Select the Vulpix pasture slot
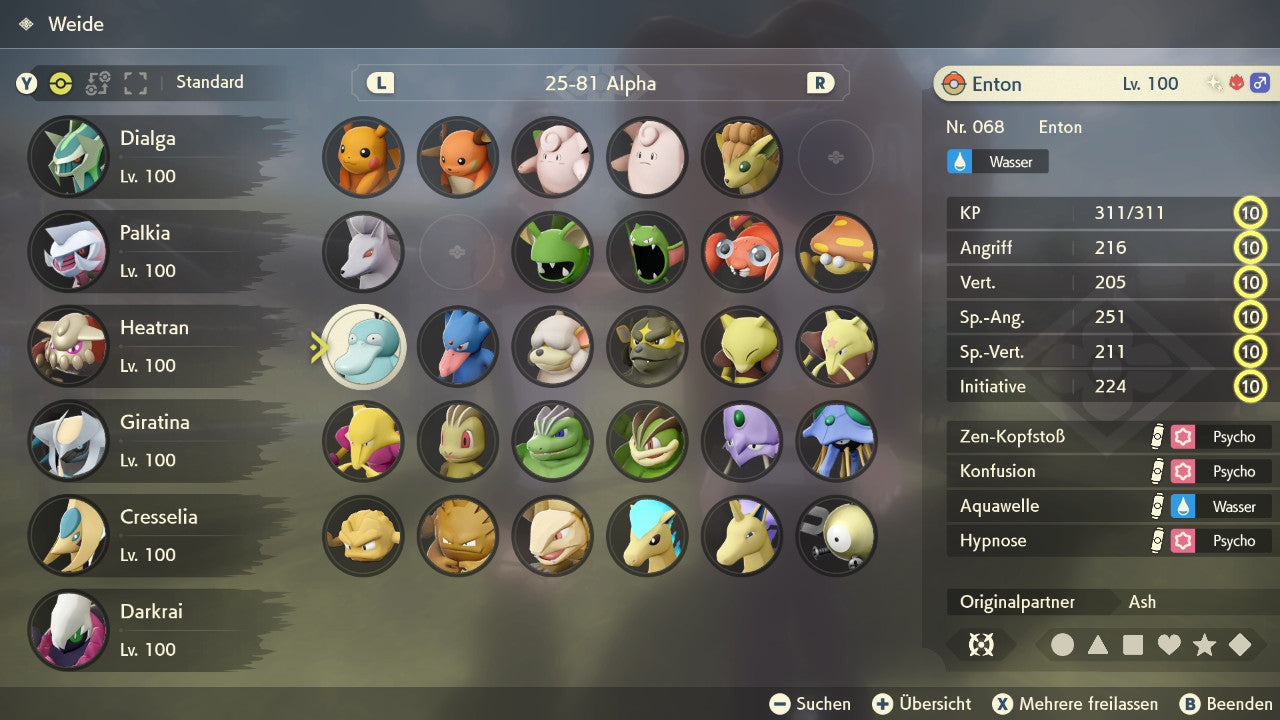 tap(742, 157)
